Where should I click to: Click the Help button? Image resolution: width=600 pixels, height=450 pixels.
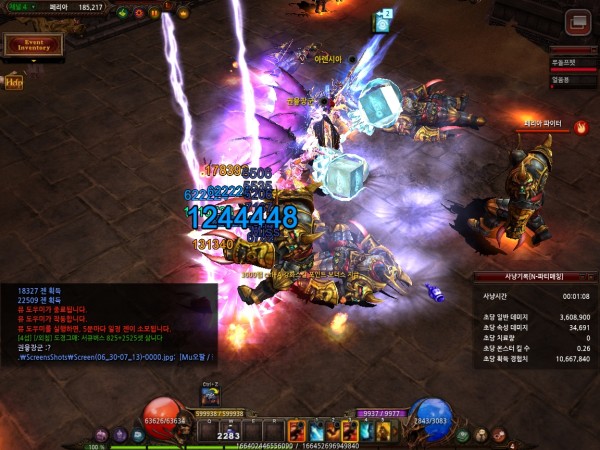click(x=14, y=82)
